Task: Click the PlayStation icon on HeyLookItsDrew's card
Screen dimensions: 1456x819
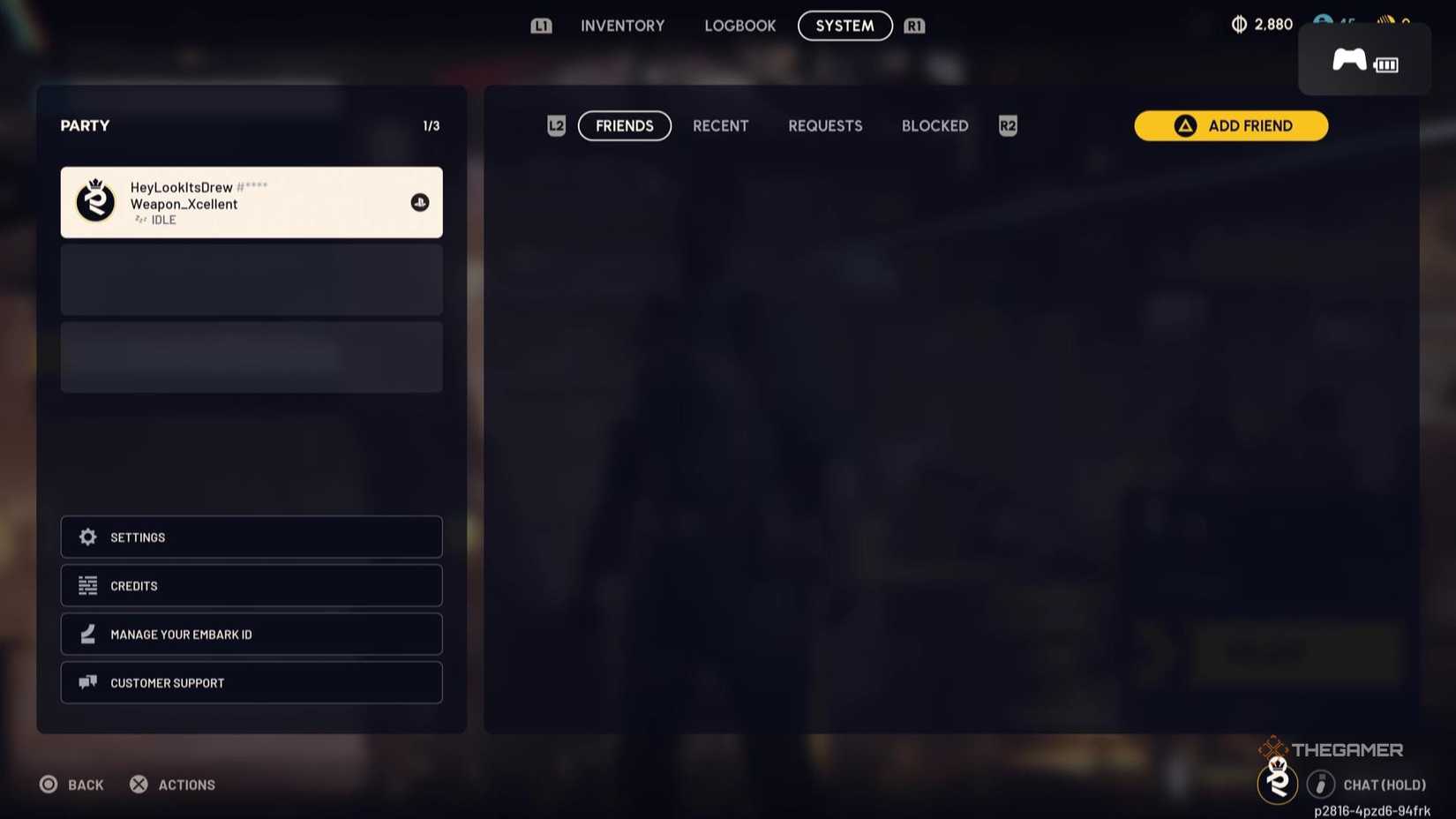Action: click(420, 202)
